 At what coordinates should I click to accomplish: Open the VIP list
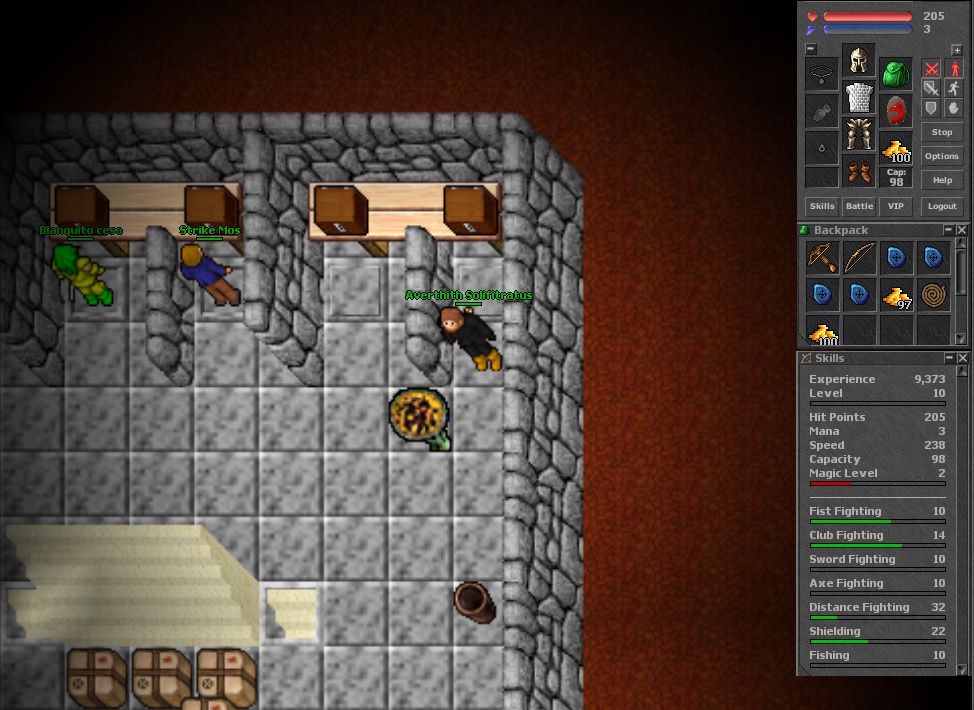tap(895, 206)
